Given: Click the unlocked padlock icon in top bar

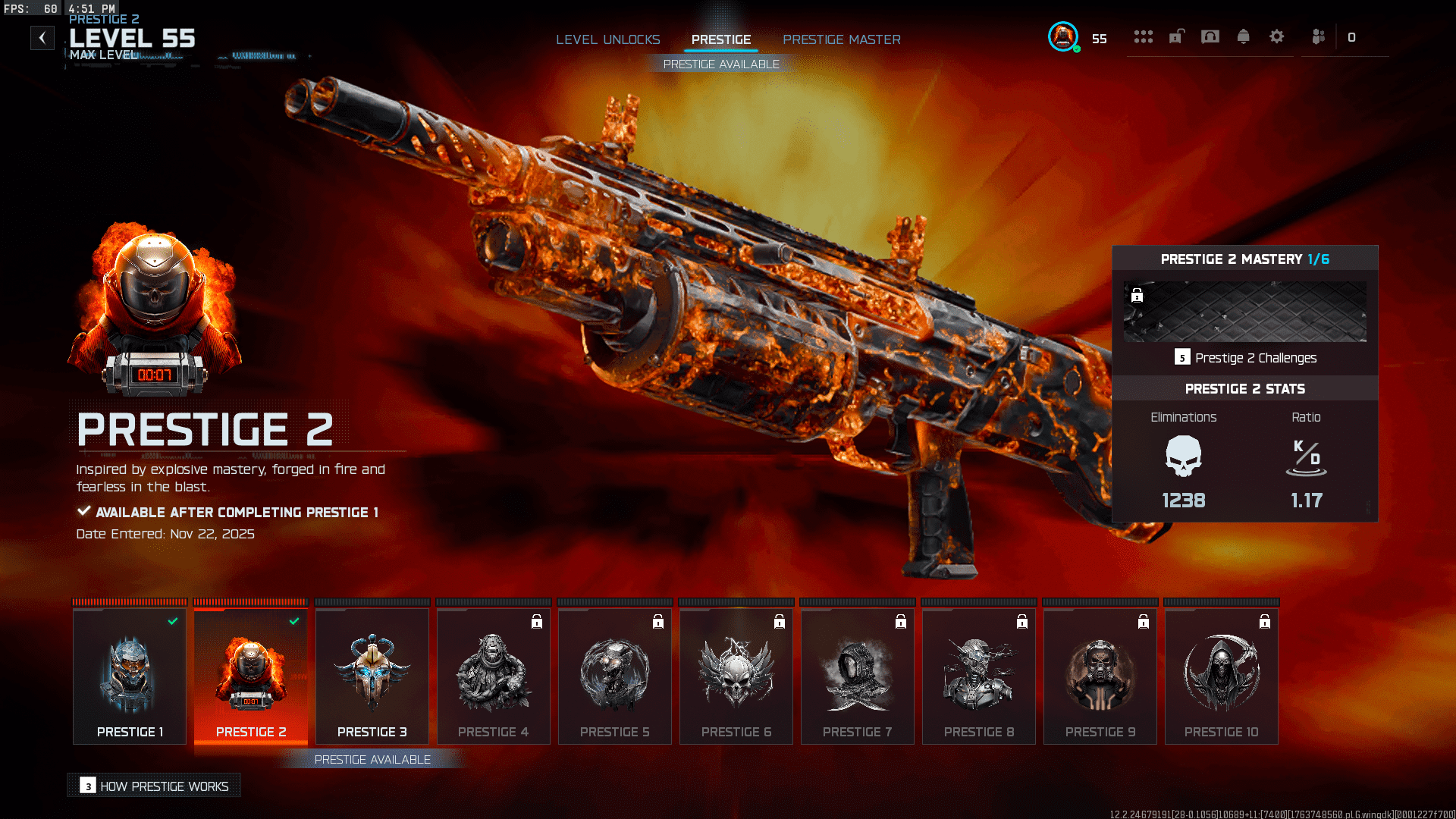Looking at the screenshot, I should click(x=1176, y=36).
